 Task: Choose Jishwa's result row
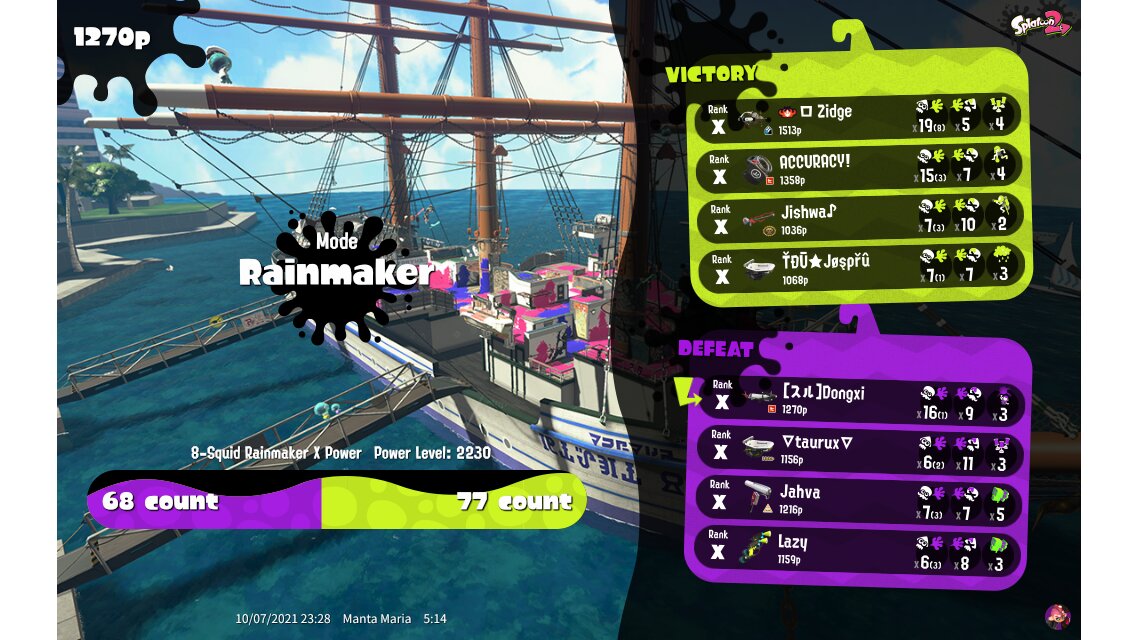pyautogui.click(x=858, y=217)
